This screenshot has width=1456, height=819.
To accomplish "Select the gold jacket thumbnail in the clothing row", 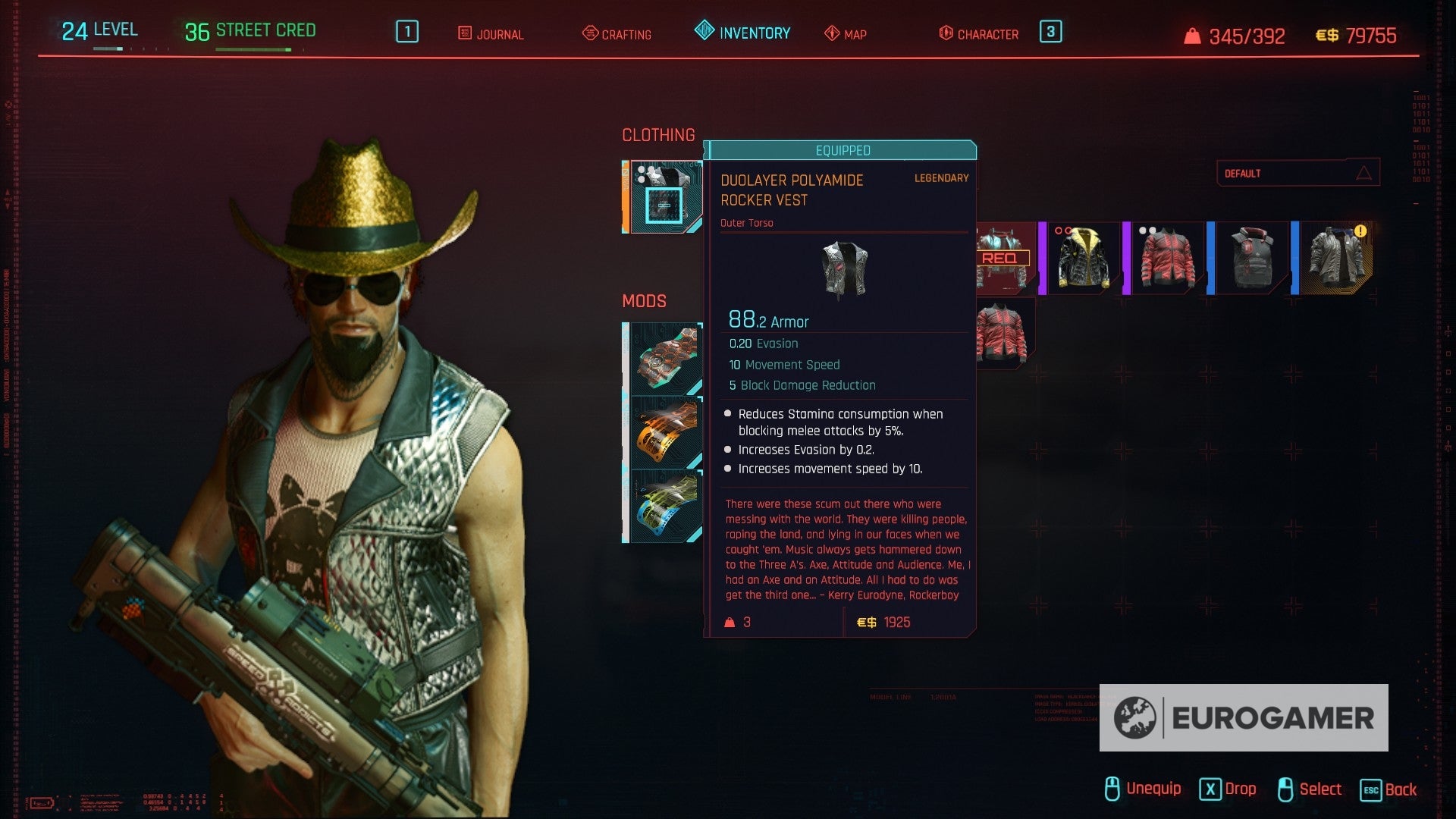I will pos(1083,258).
